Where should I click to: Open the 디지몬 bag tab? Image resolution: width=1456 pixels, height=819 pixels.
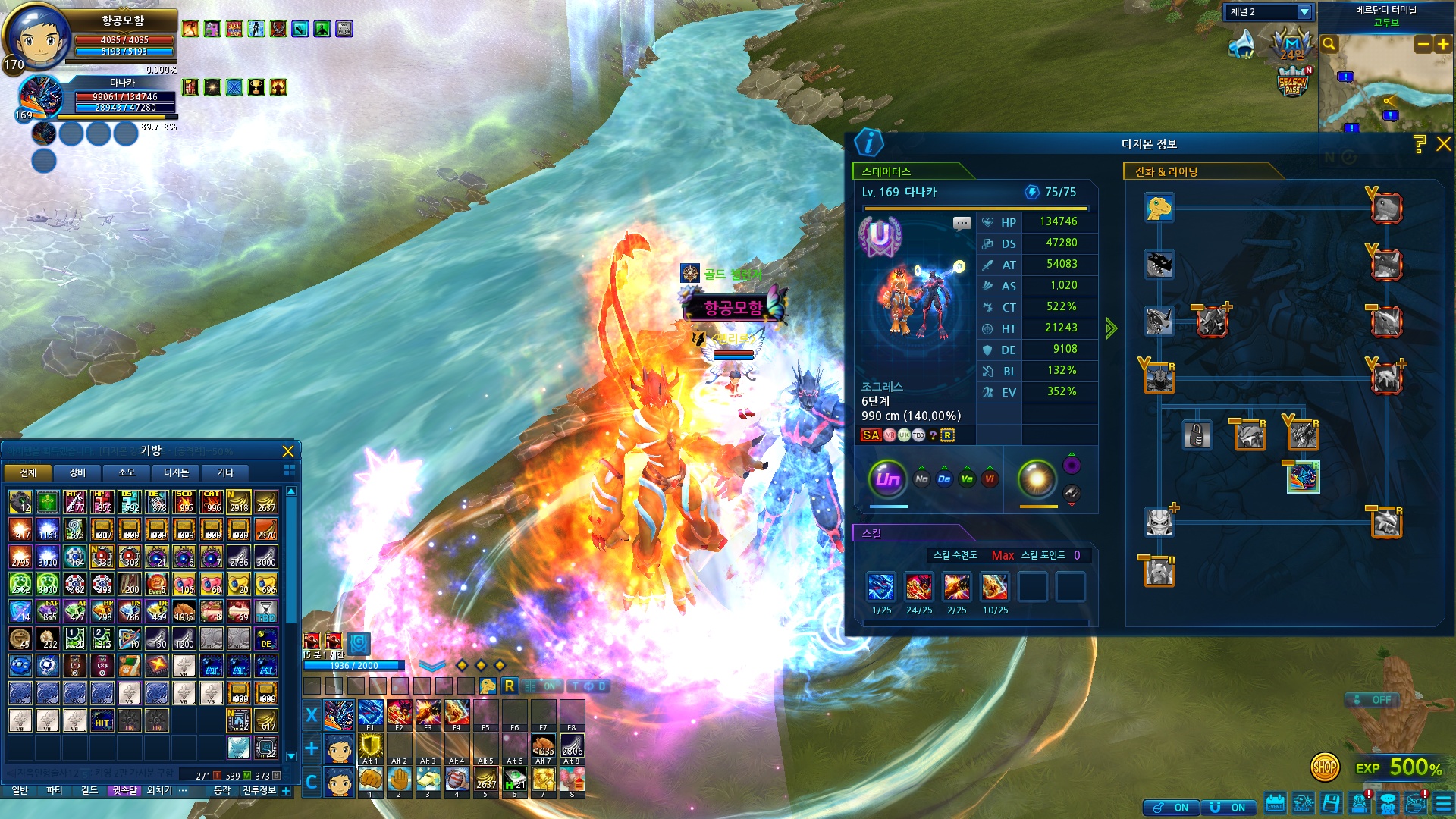(x=176, y=472)
